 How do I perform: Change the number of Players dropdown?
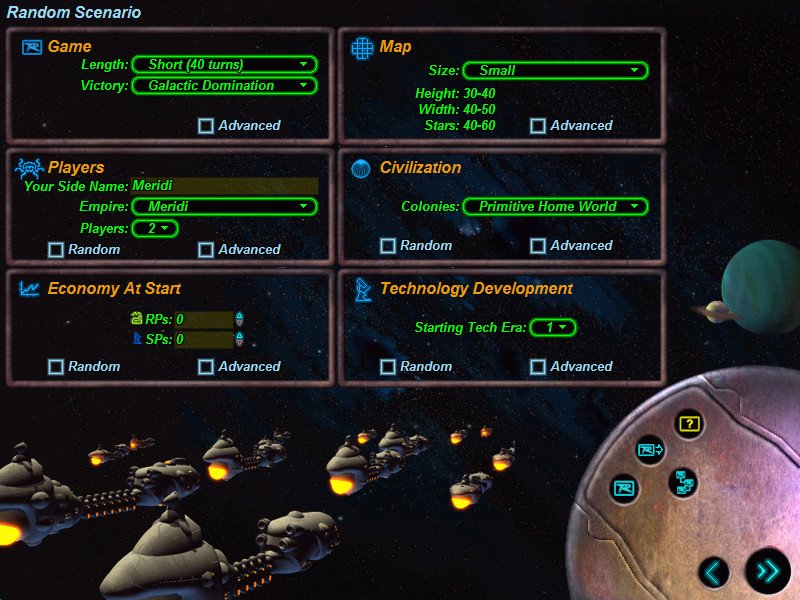click(x=155, y=229)
